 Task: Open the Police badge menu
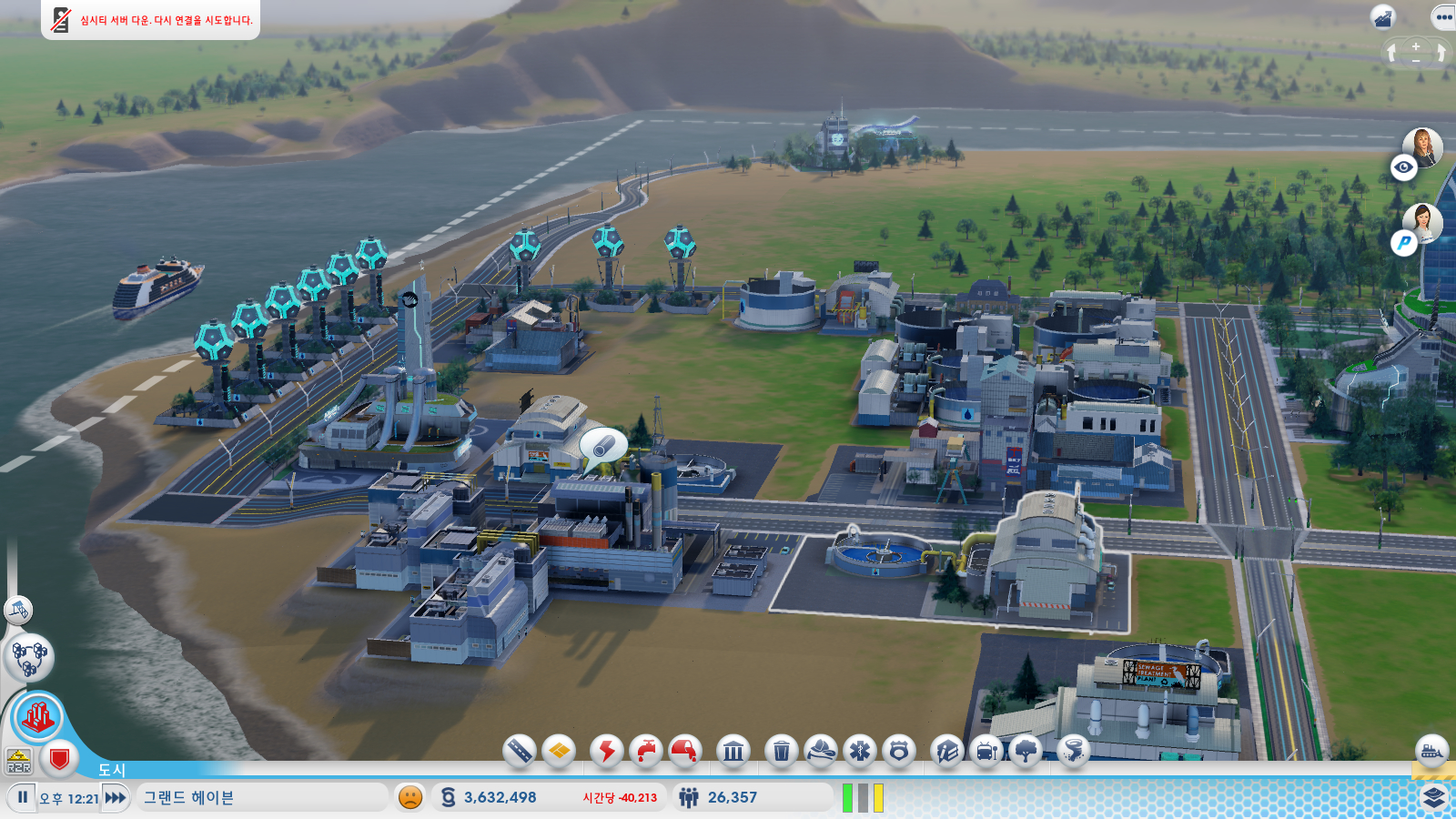click(x=899, y=751)
